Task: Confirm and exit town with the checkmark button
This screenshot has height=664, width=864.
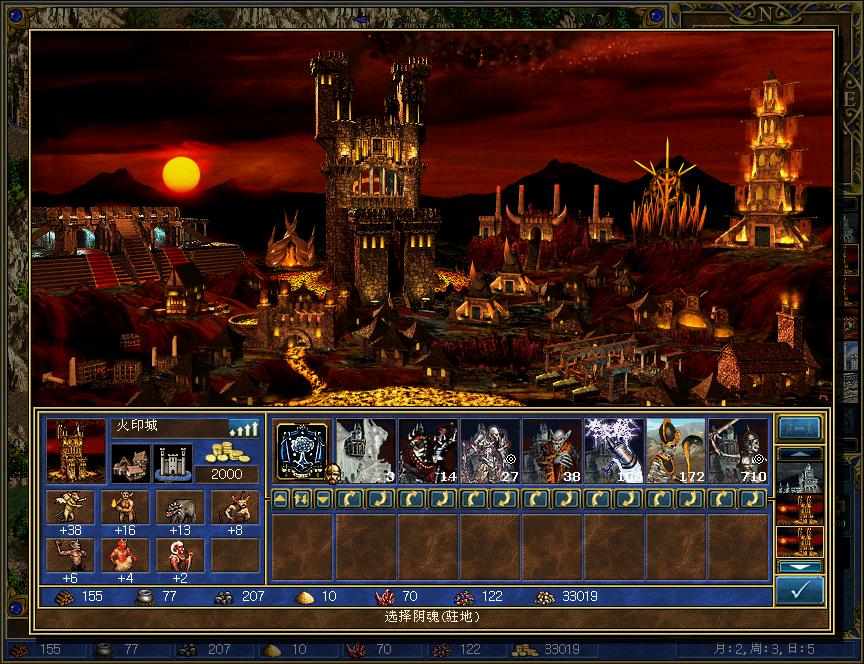Action: click(800, 590)
